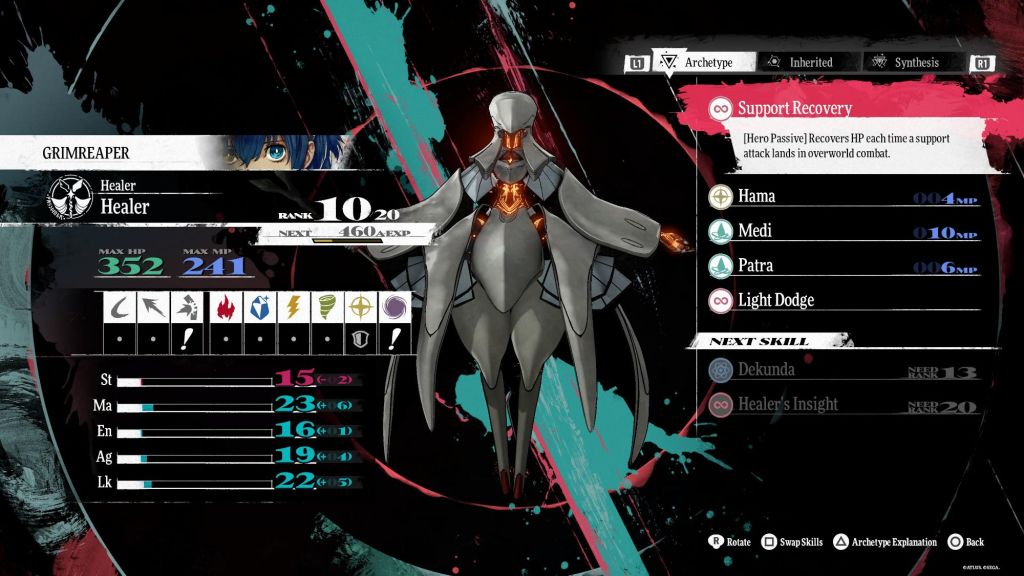This screenshot has width=1024, height=576.
Task: Open the Archetype Explanation
Action: 884,542
